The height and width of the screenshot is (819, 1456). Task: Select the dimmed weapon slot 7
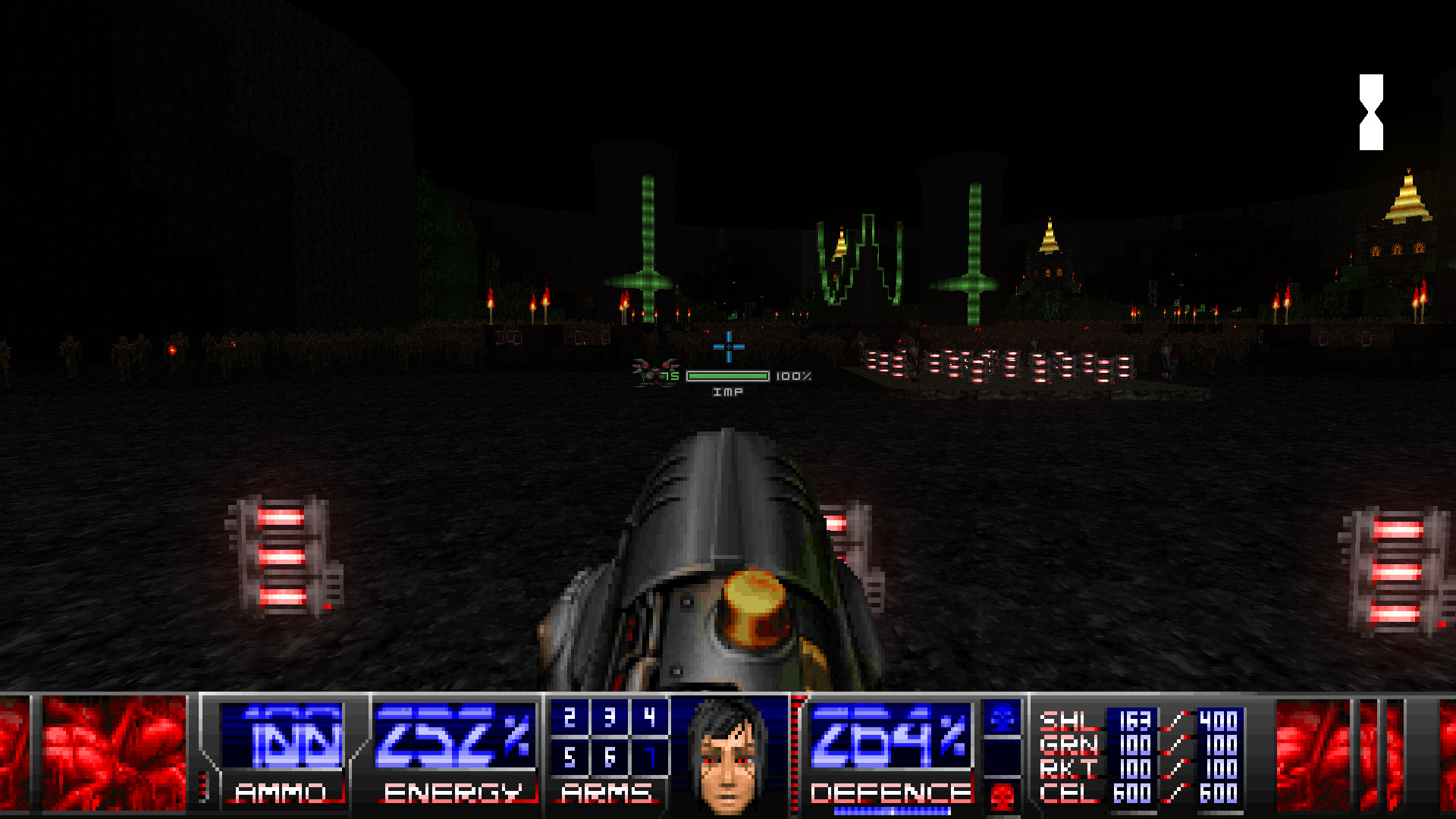point(649,757)
